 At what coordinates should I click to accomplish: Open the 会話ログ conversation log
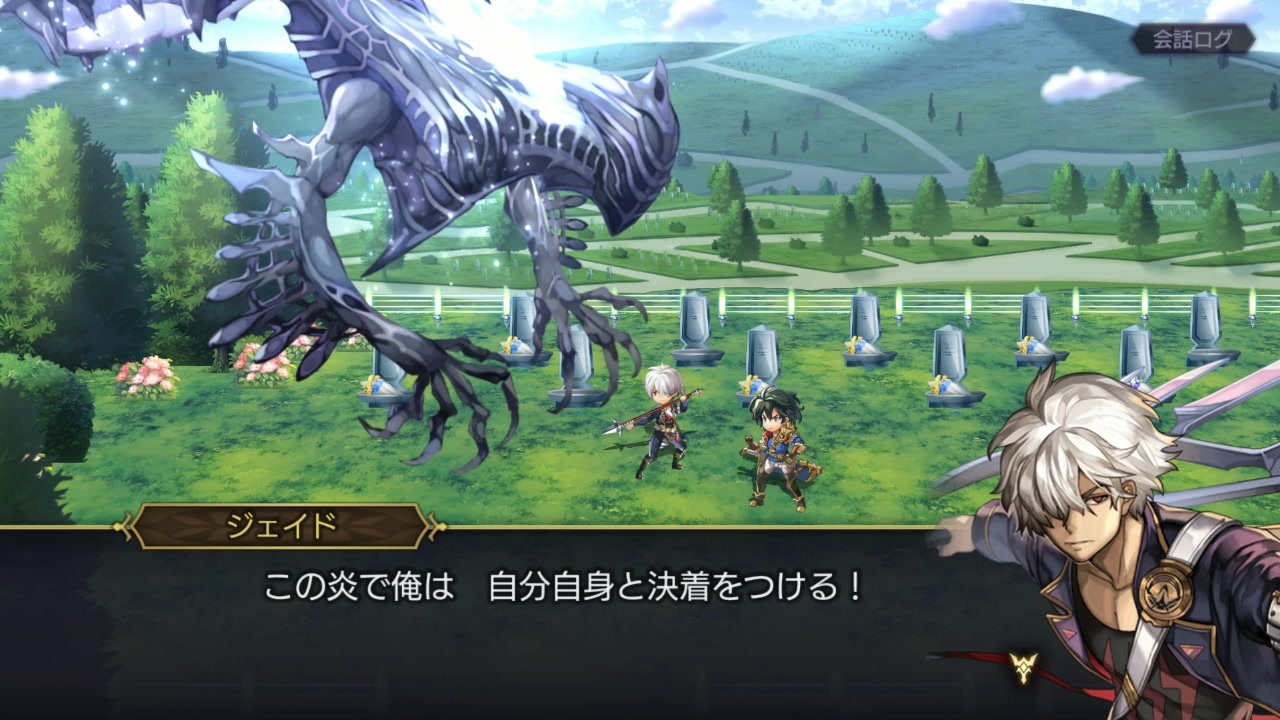click(x=1193, y=39)
